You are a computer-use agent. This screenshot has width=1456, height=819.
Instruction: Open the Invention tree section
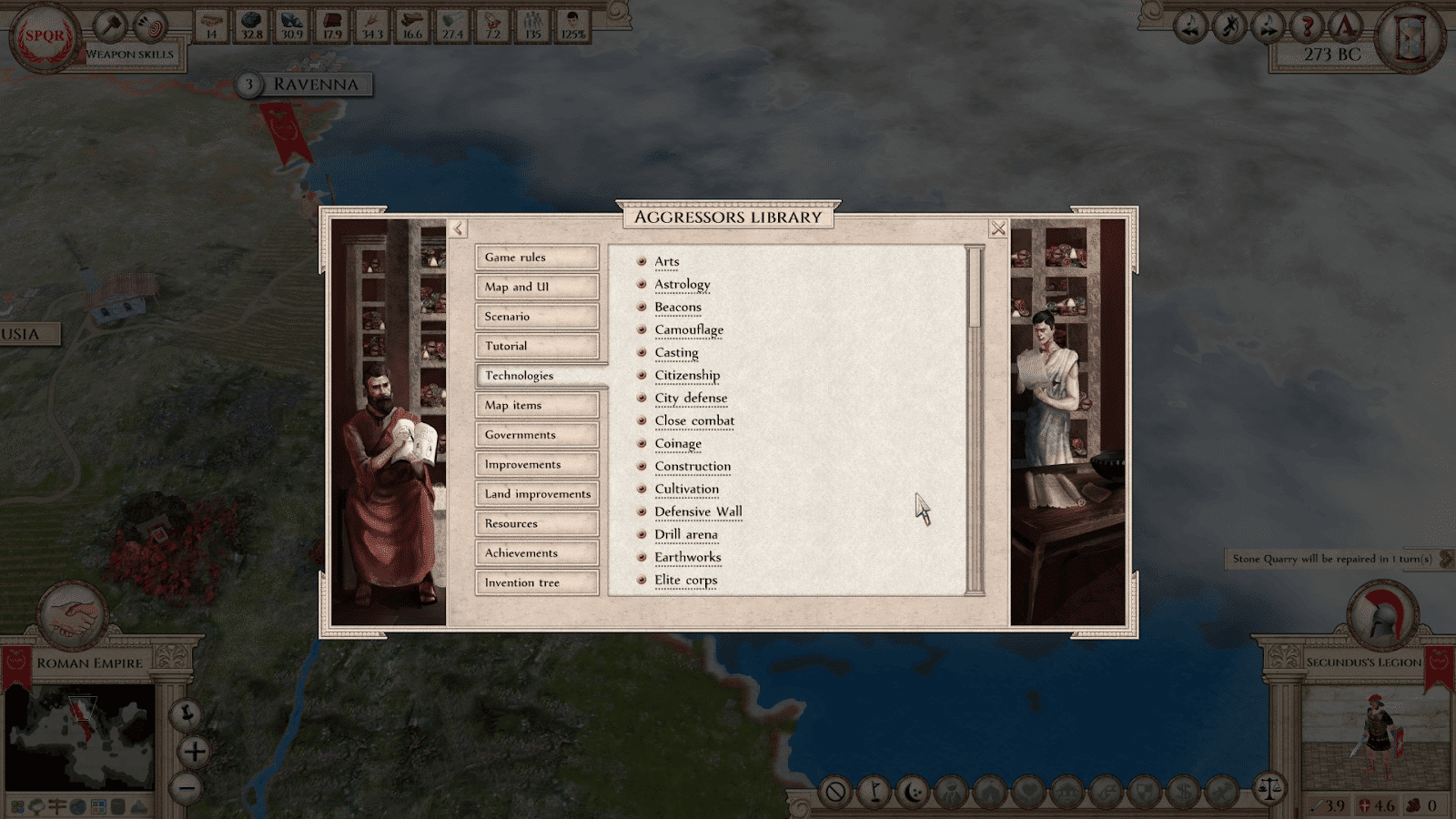(x=536, y=581)
